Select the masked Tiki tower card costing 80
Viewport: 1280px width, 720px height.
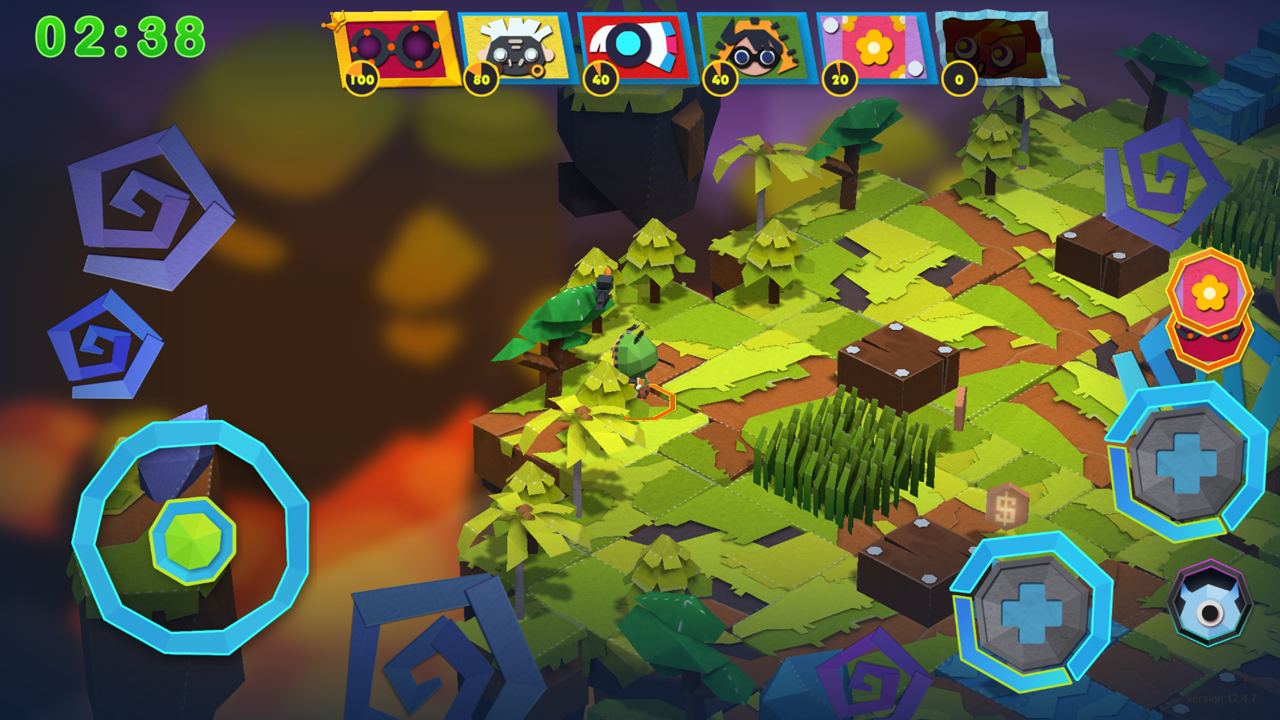(x=510, y=45)
